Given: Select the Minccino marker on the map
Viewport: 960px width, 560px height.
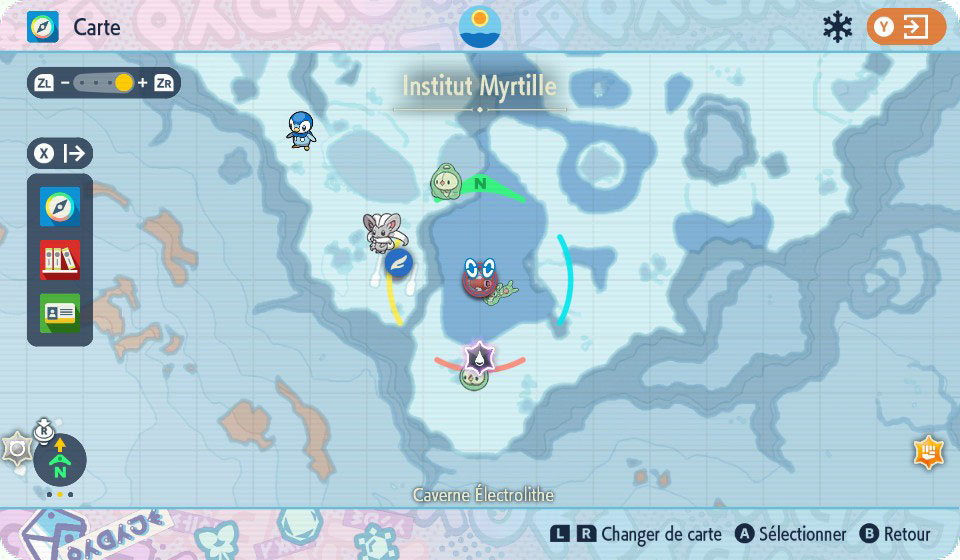Looking at the screenshot, I should pyautogui.click(x=385, y=232).
